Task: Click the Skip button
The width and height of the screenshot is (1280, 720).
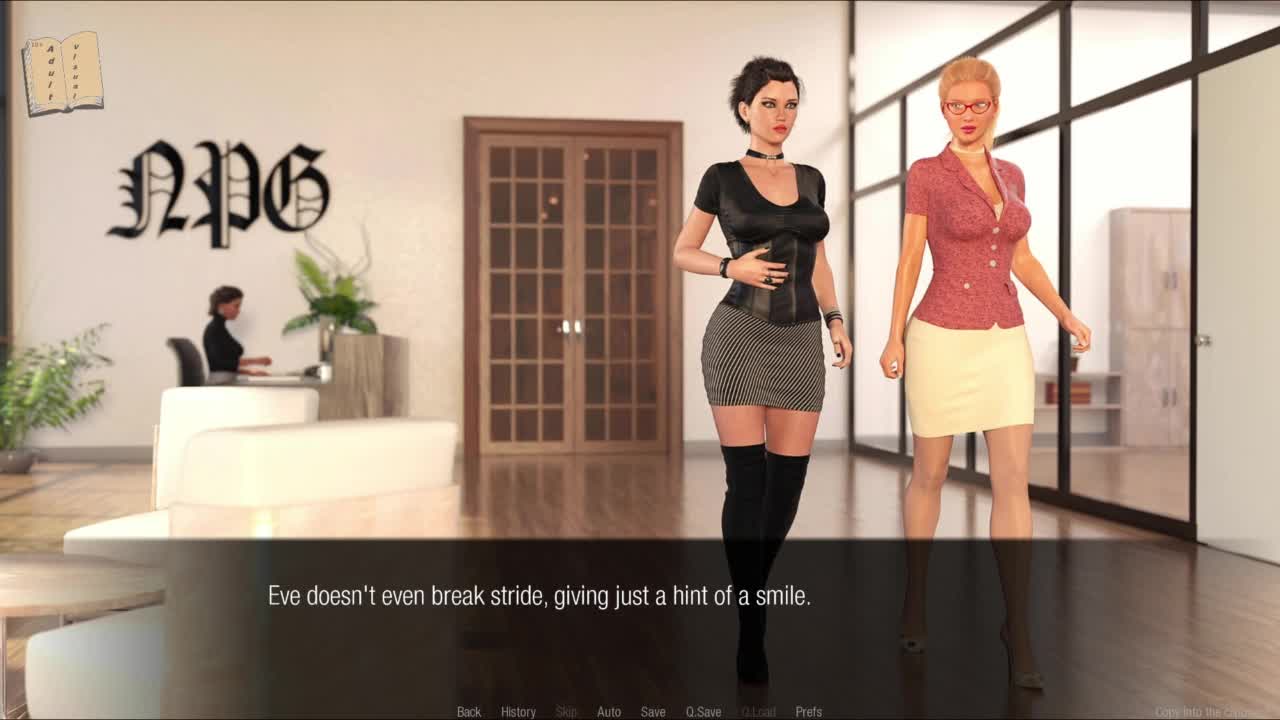Action: point(566,711)
